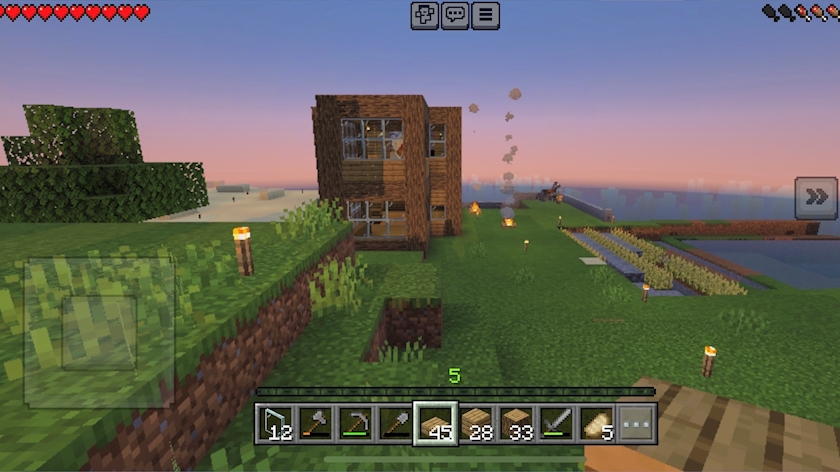840x472 pixels.
Task: Open the inventory with the three-dots slot
Action: [x=636, y=423]
